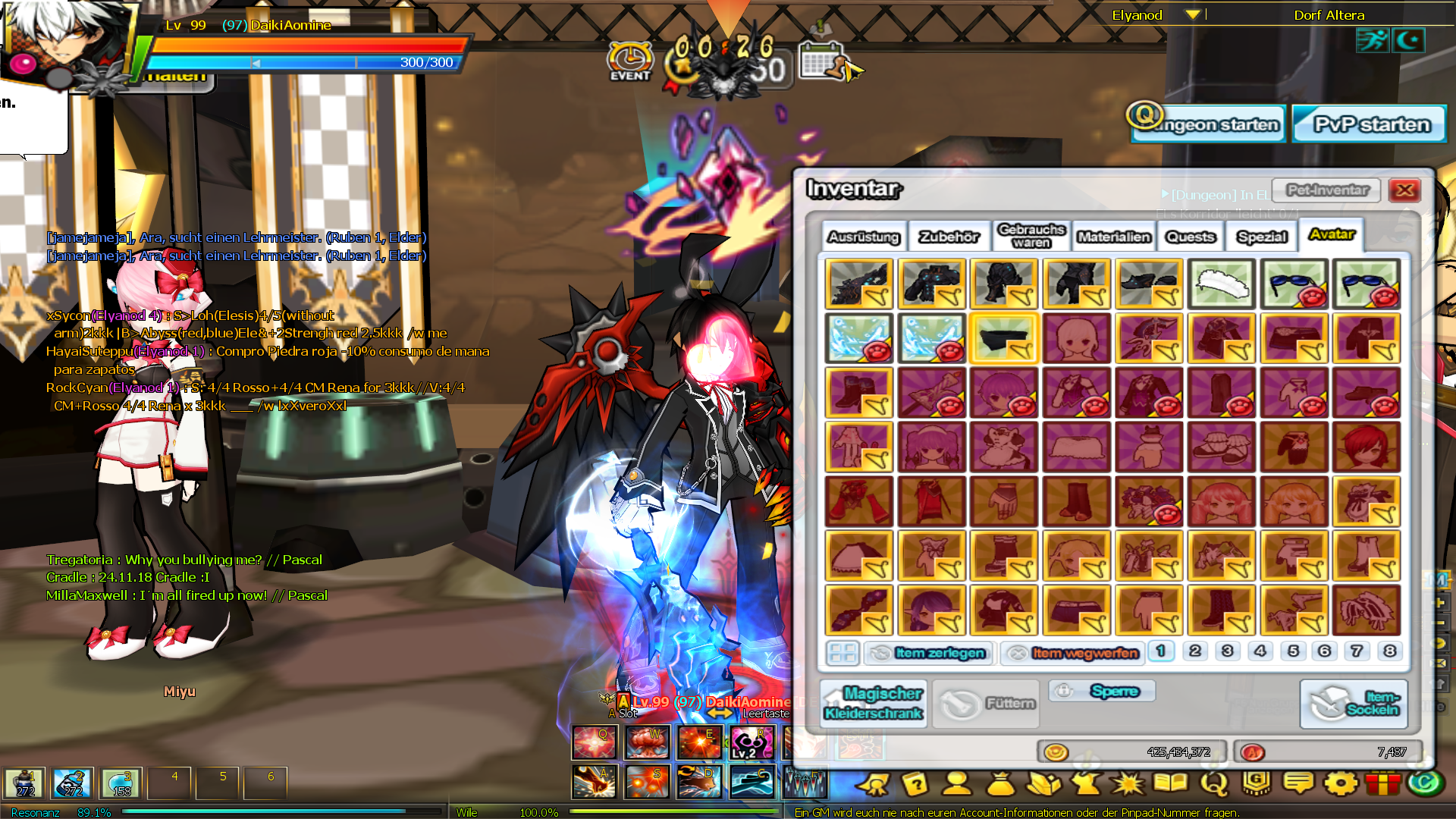Open the EVENT clock icon
This screenshot has width=1456, height=819.
tap(629, 59)
